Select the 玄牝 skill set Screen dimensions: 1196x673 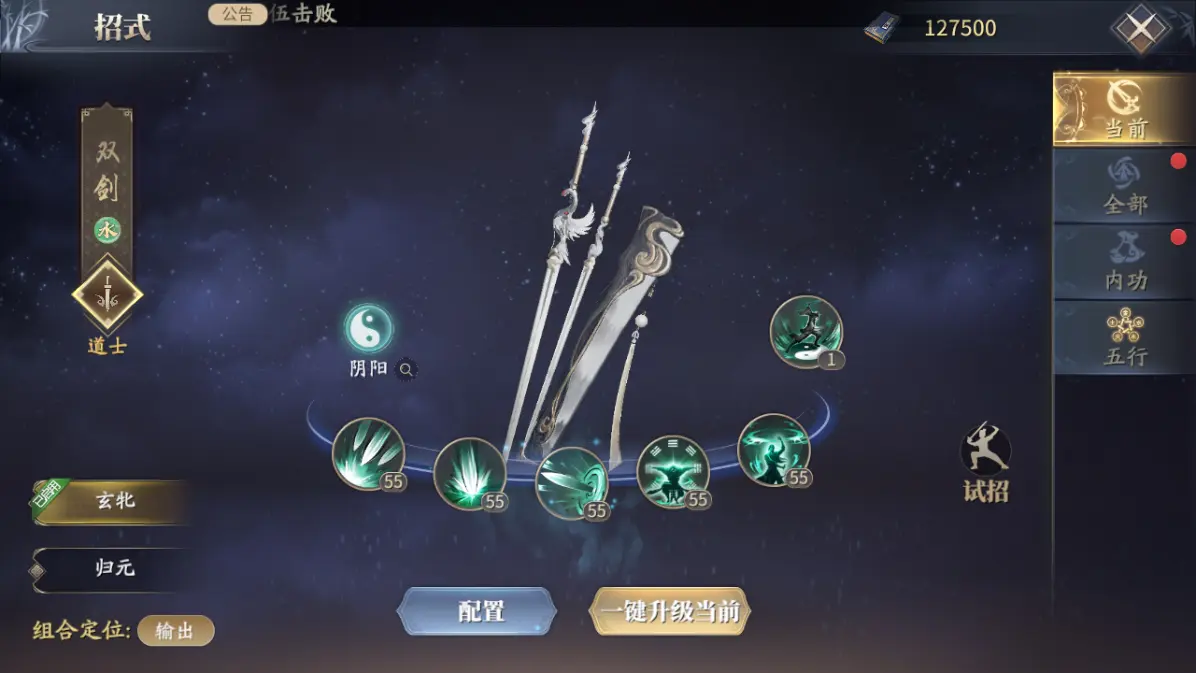[x=115, y=502]
